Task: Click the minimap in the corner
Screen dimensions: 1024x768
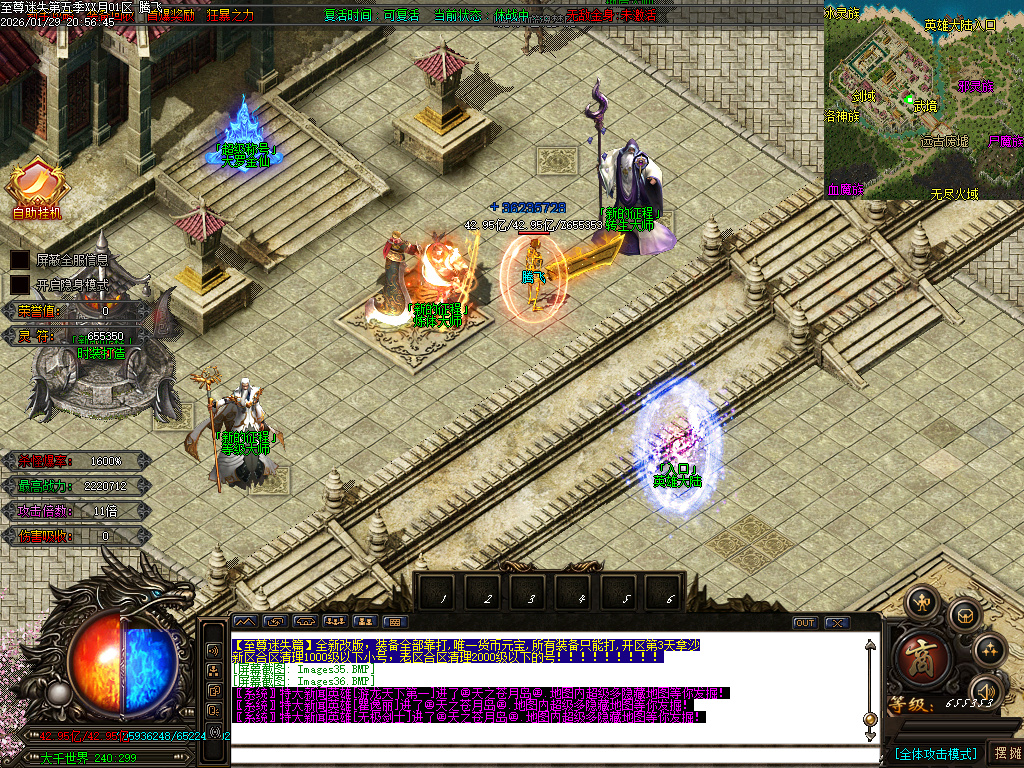Action: (923, 100)
